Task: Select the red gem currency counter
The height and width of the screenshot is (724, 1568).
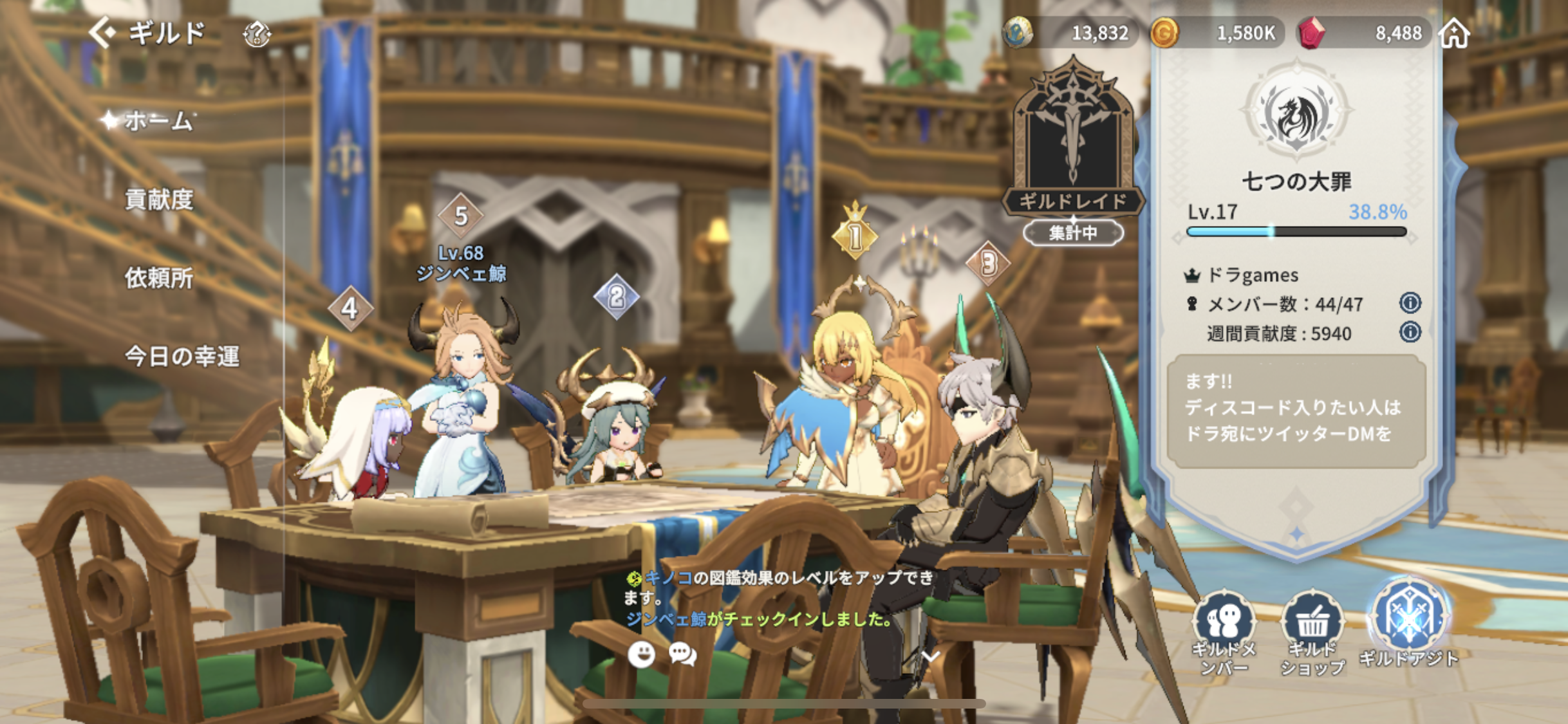Action: point(1365,33)
